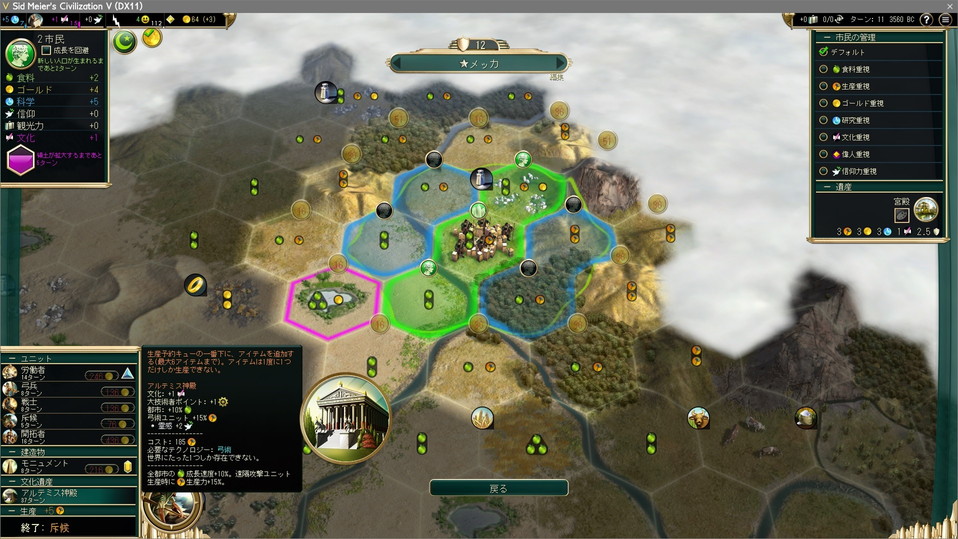
Task: Pick 信仰力重視 faith focus option
Action: coord(824,171)
